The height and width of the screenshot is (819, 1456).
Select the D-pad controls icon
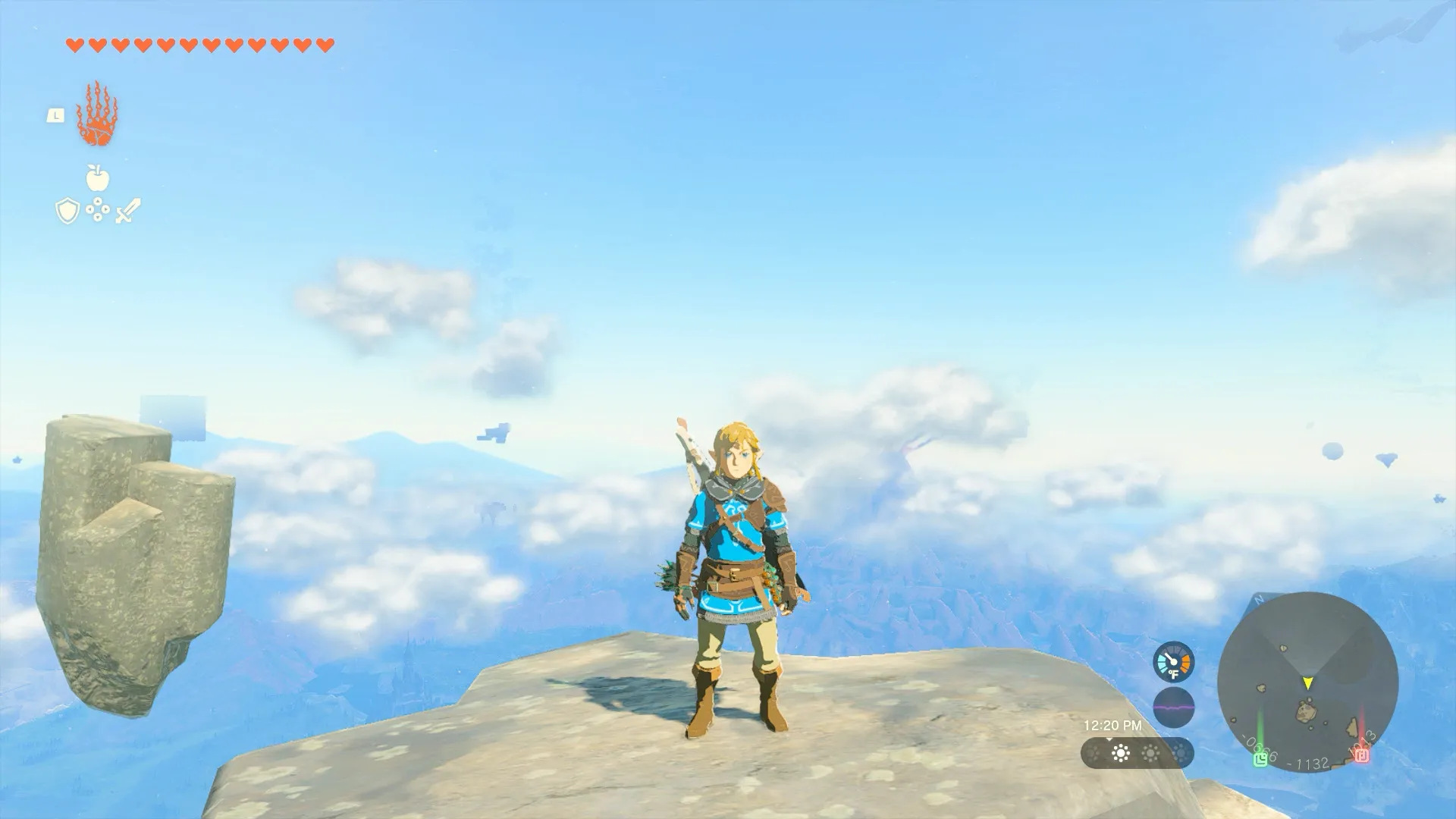[98, 209]
